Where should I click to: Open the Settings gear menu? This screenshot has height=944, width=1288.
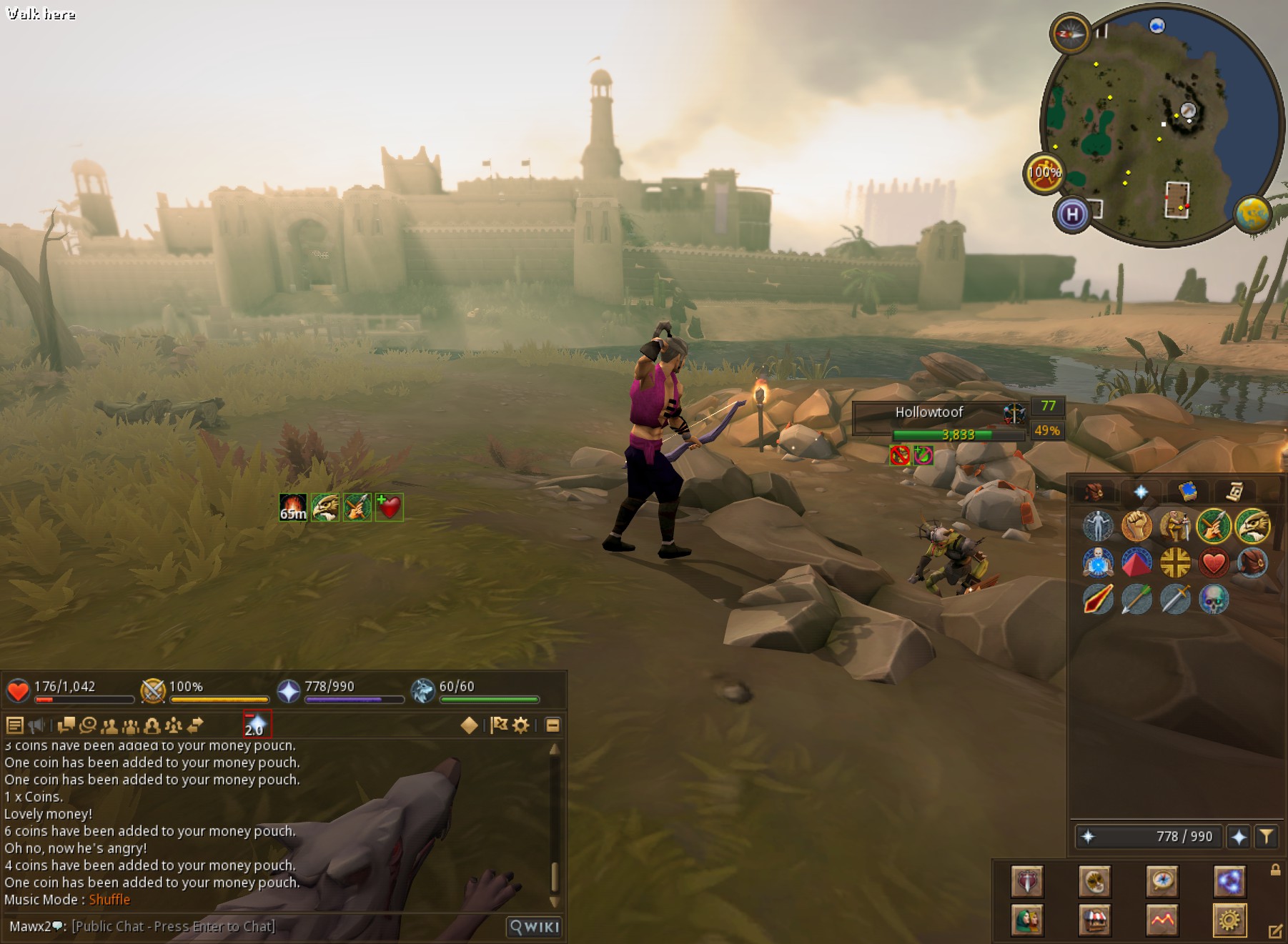click(1229, 920)
